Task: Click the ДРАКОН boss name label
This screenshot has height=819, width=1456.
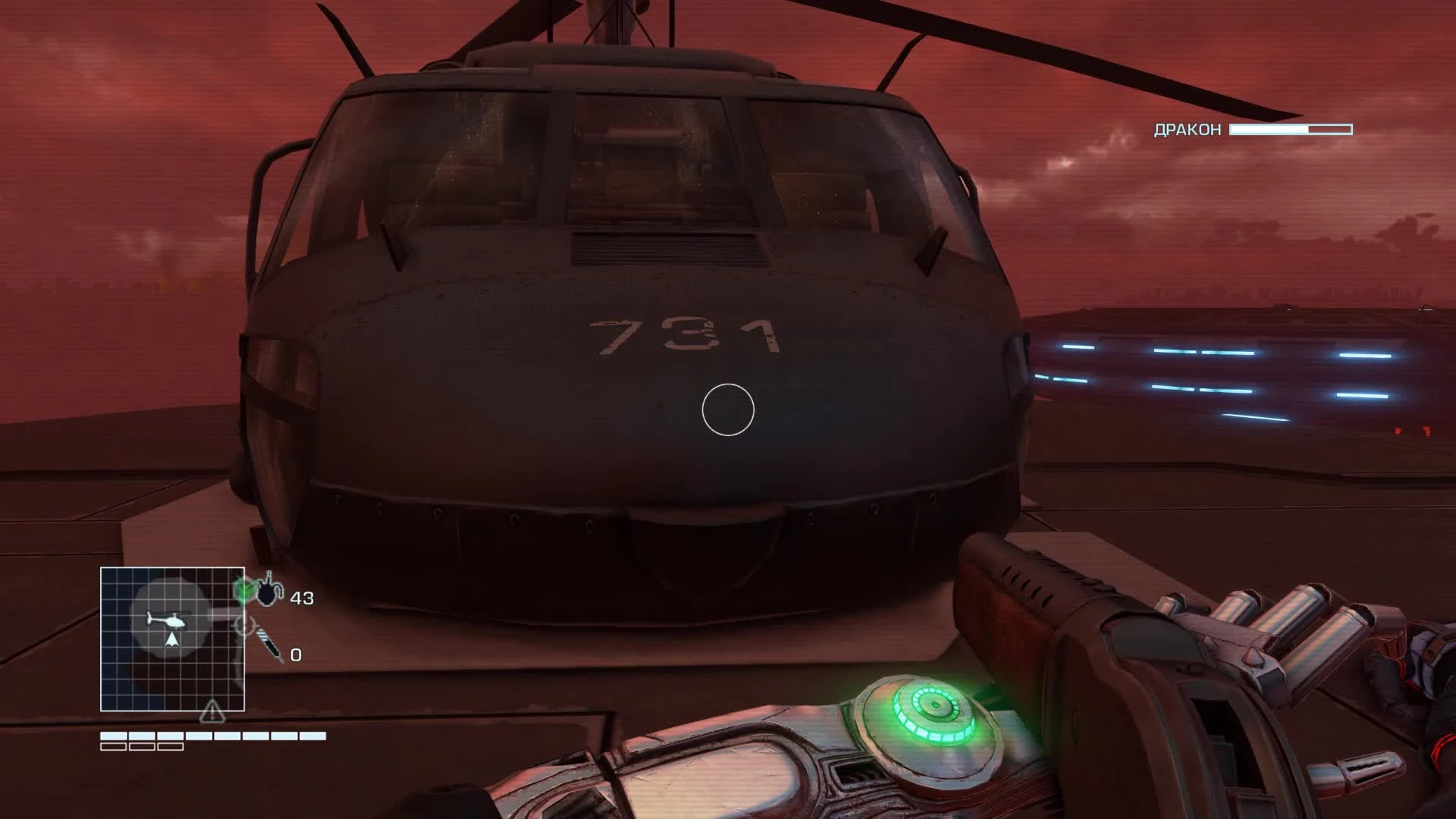Action: coord(1187,130)
